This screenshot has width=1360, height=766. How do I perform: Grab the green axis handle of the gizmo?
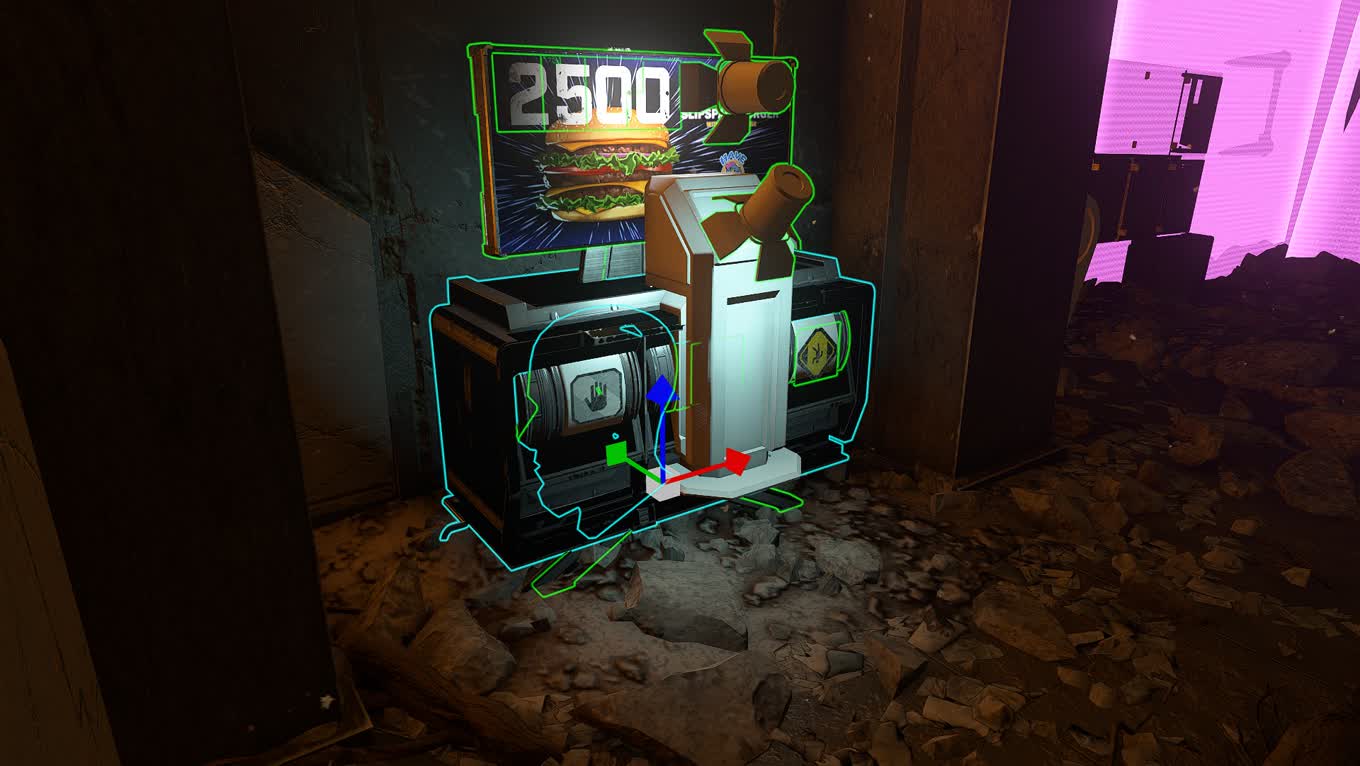(x=617, y=453)
